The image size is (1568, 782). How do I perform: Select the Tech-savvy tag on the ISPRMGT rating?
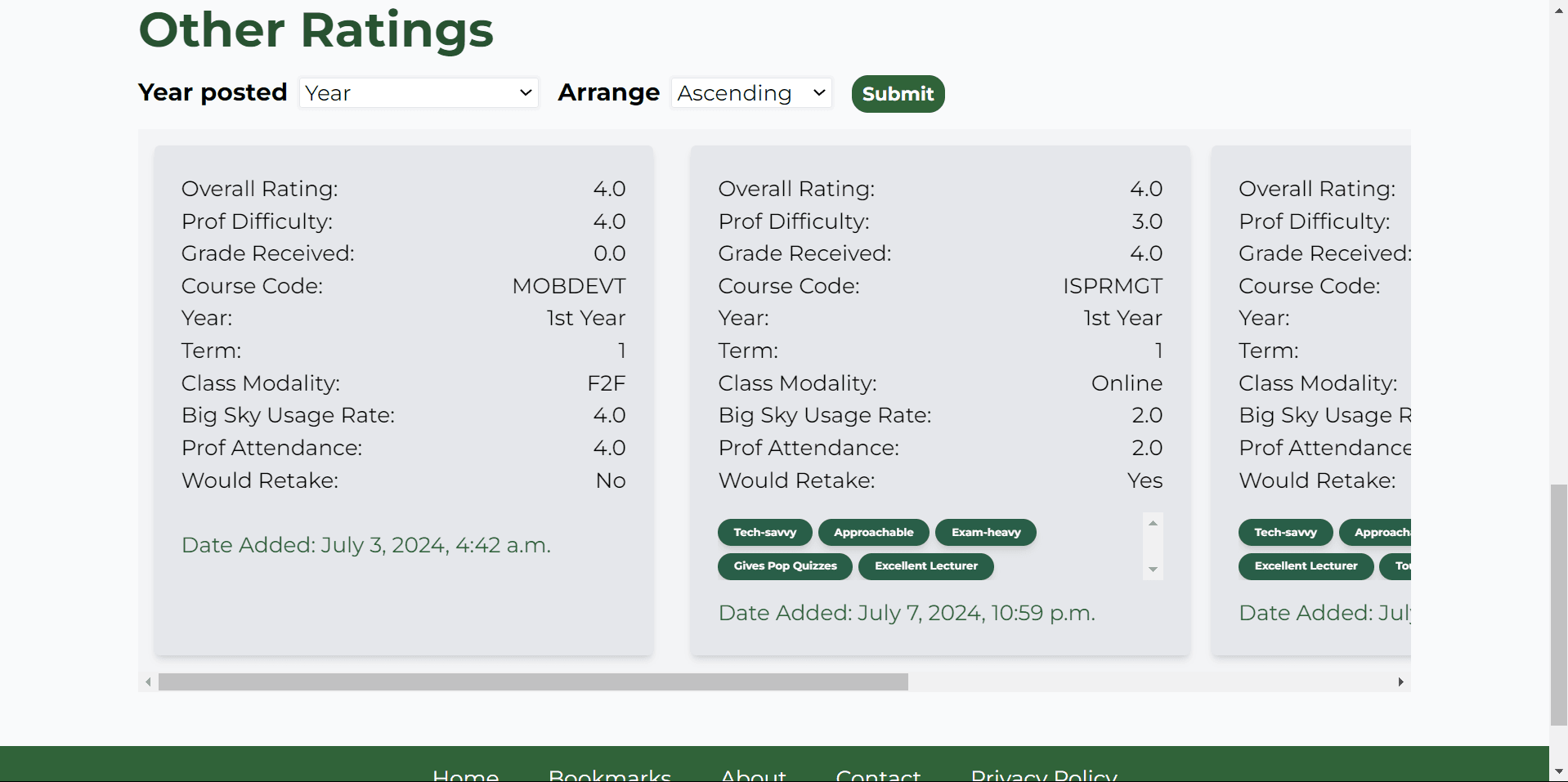(764, 532)
